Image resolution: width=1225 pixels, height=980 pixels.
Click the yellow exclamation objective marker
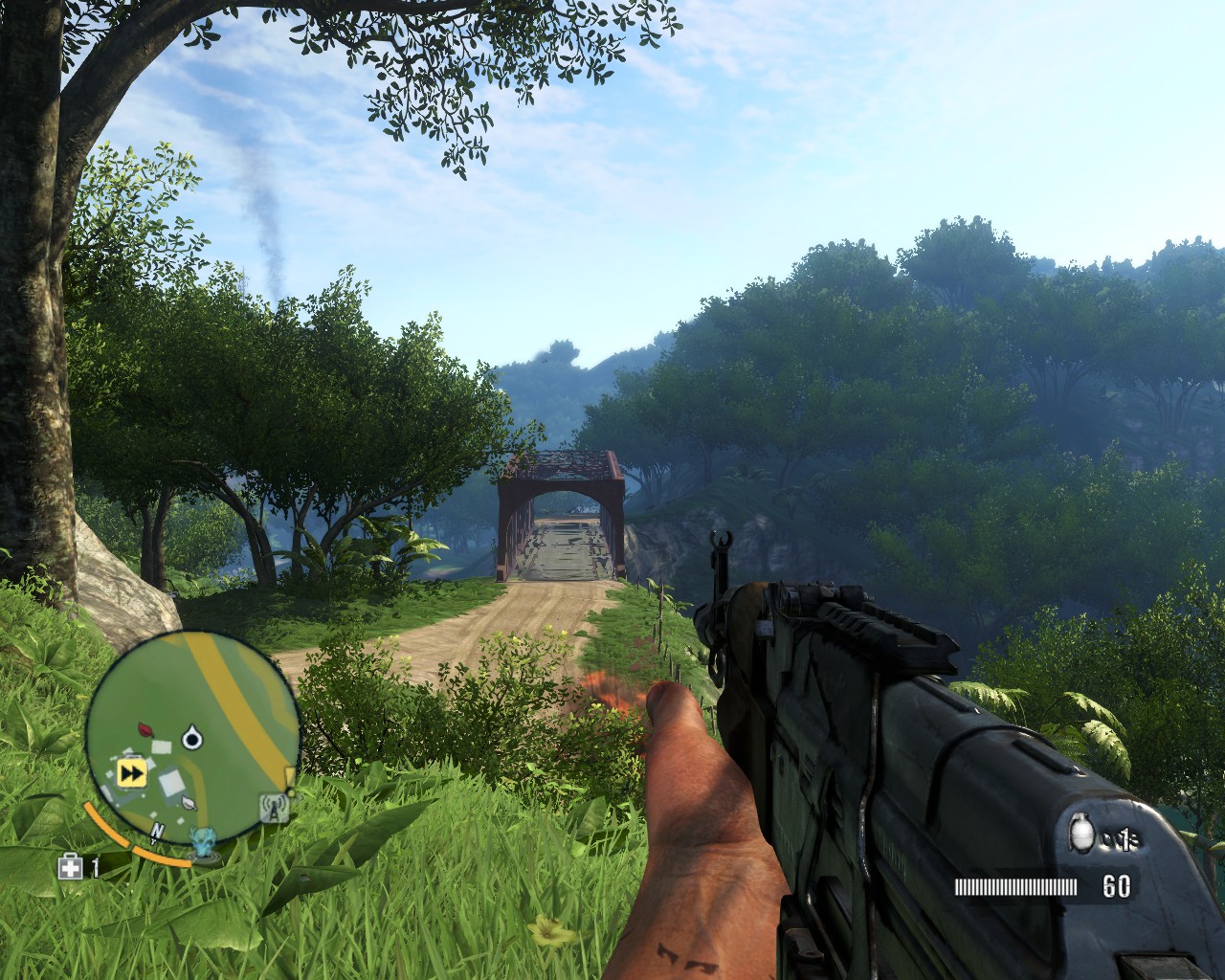click(x=289, y=775)
